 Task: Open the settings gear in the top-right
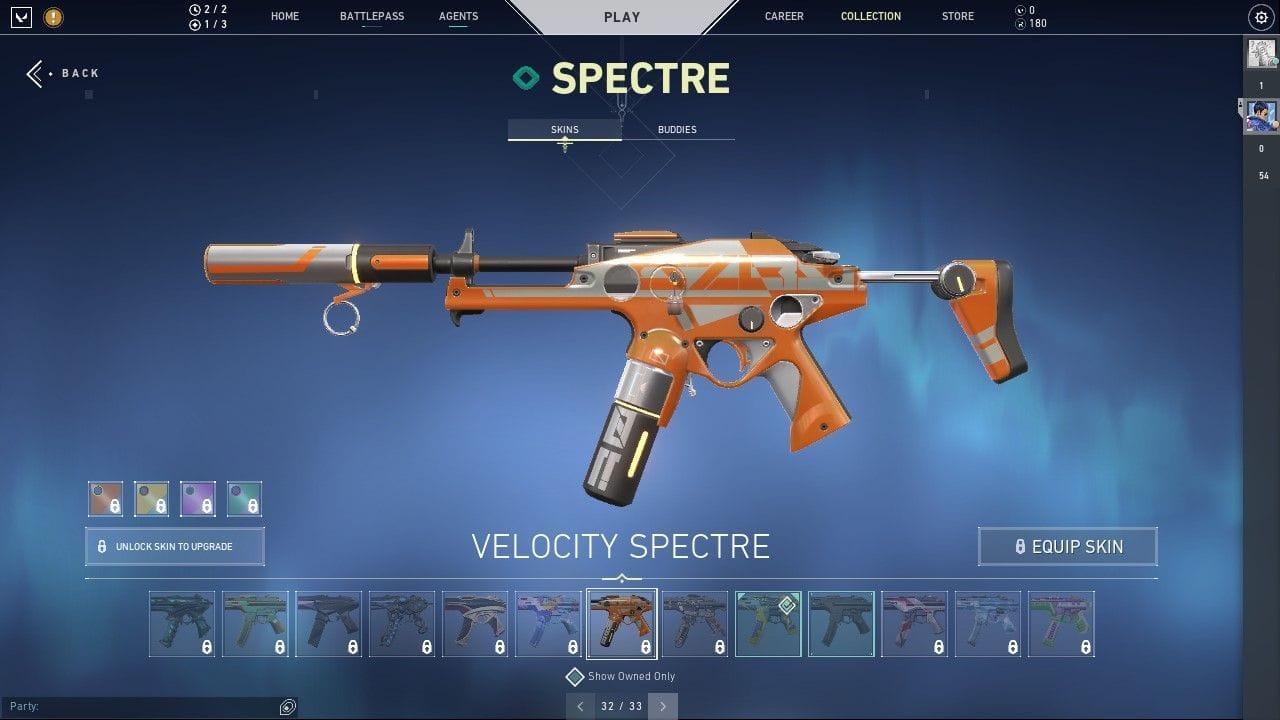pyautogui.click(x=1261, y=17)
